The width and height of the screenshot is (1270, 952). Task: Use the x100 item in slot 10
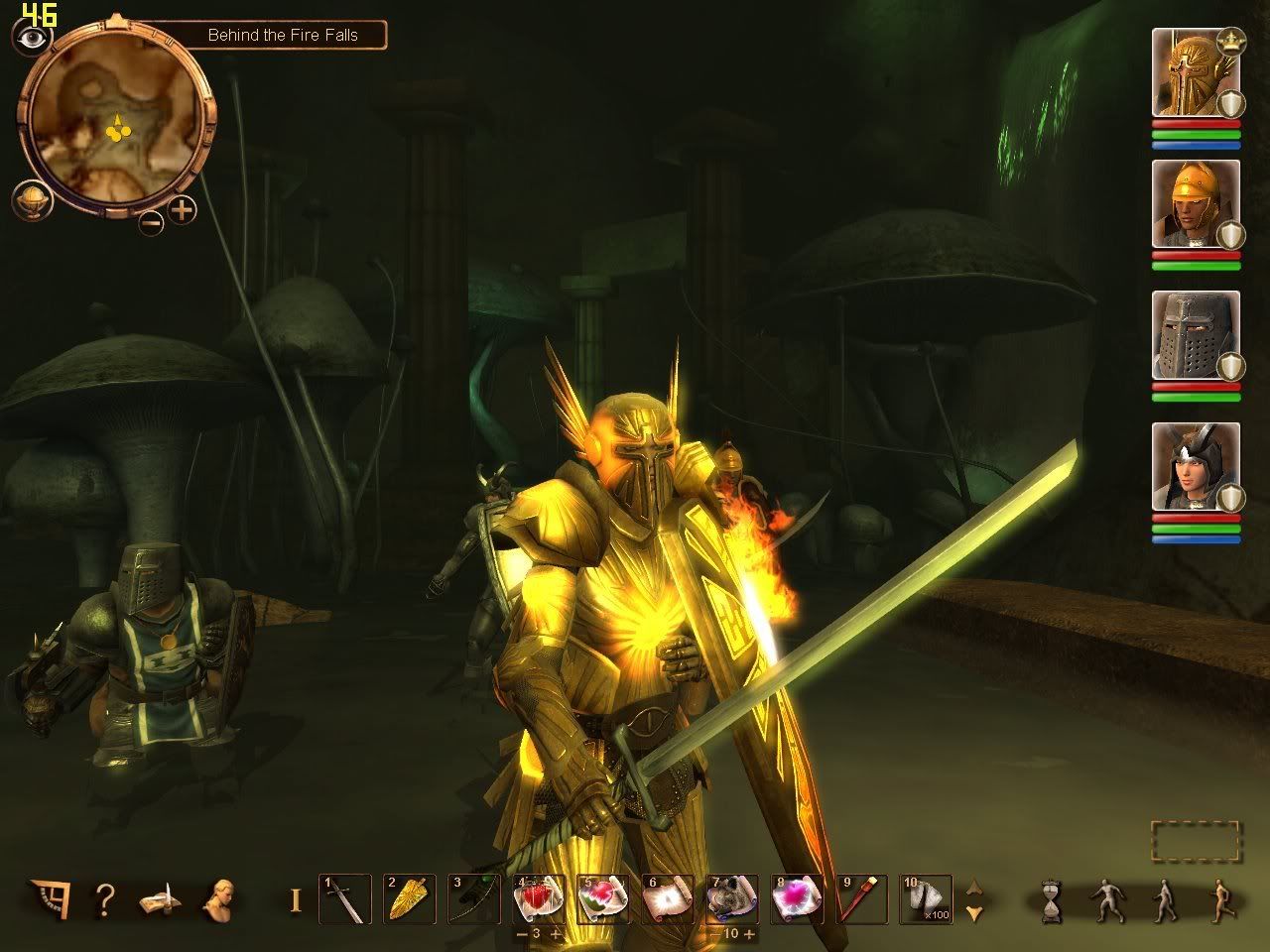[926, 899]
